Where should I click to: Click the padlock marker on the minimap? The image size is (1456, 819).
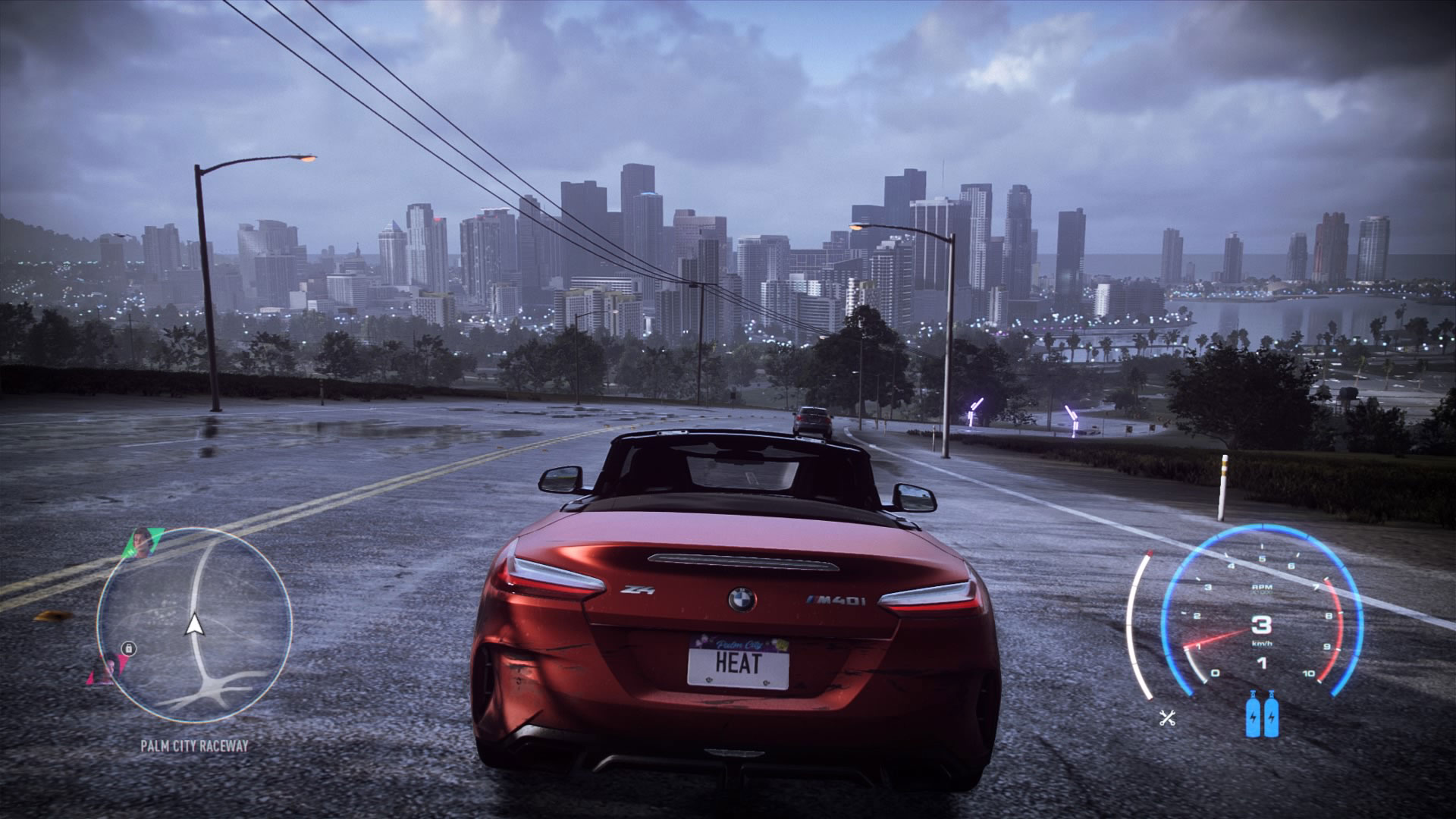[x=130, y=648]
